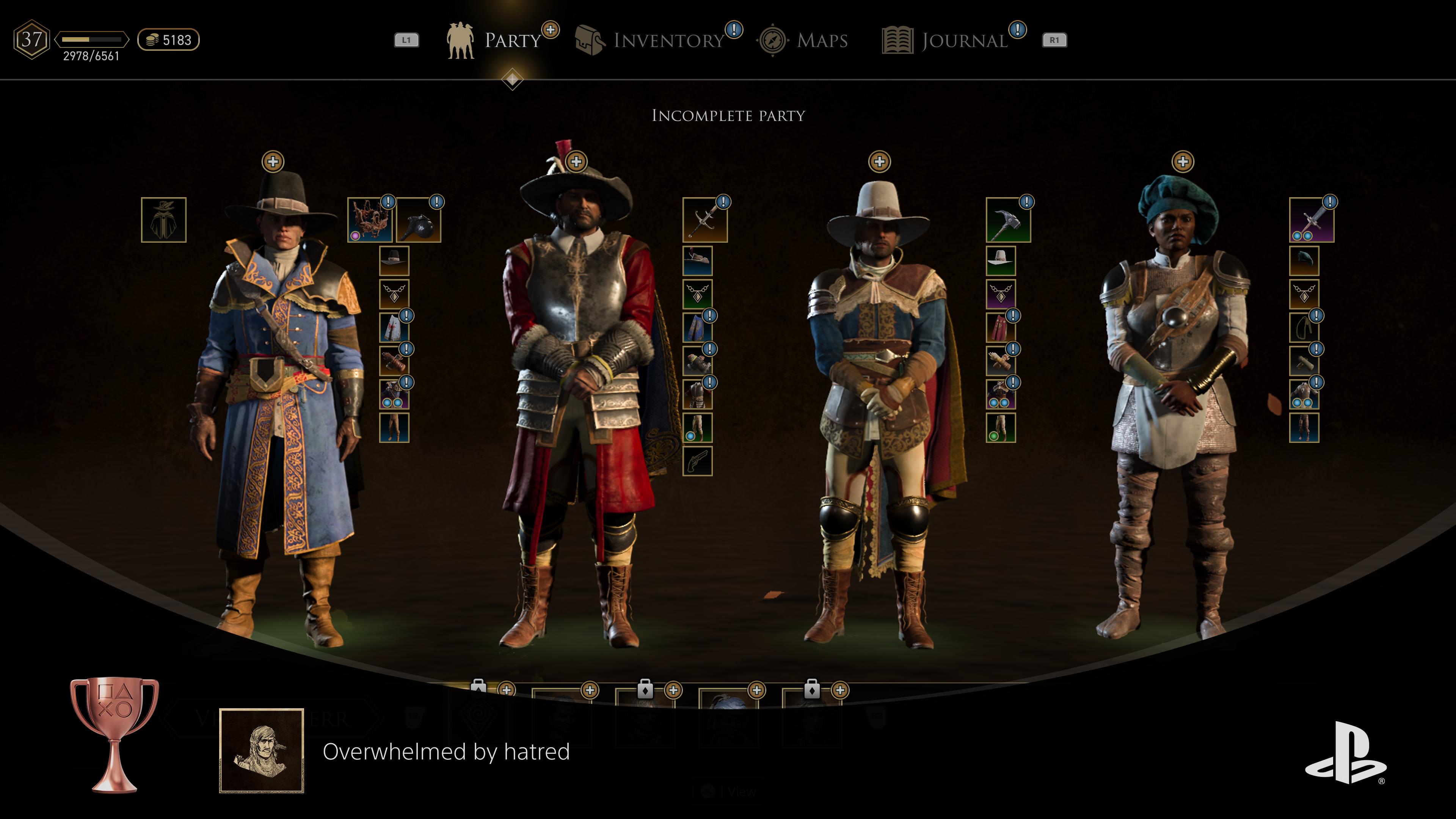The width and height of the screenshot is (1456, 819).
Task: Open the cloaked figure outfit slot
Action: pyautogui.click(x=163, y=220)
